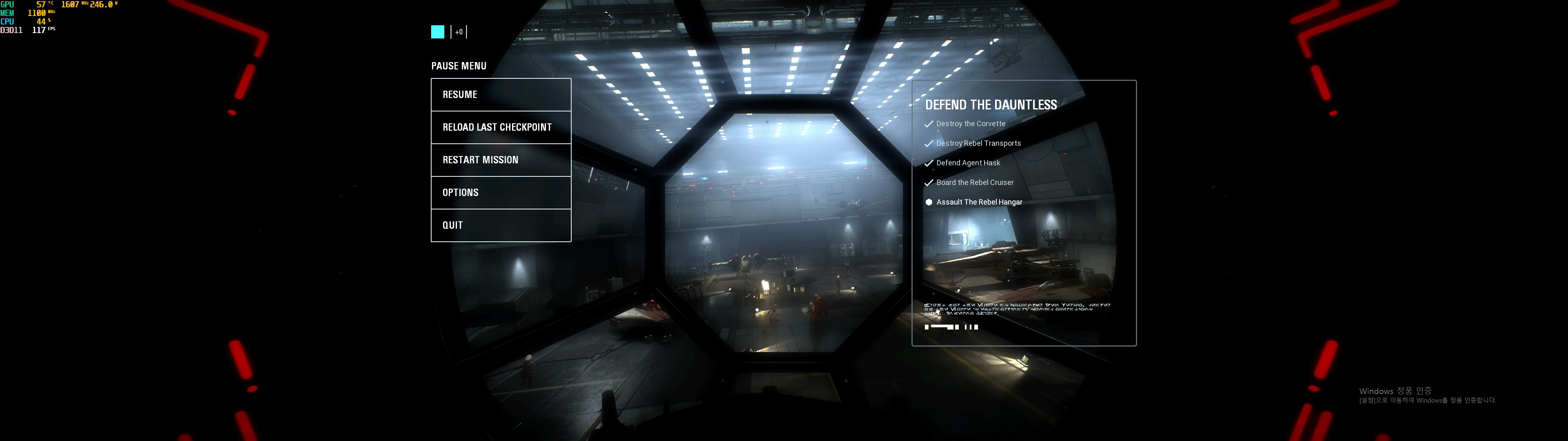Select Reload Last Checkpoint
This screenshot has height=441, width=1568.
click(500, 127)
